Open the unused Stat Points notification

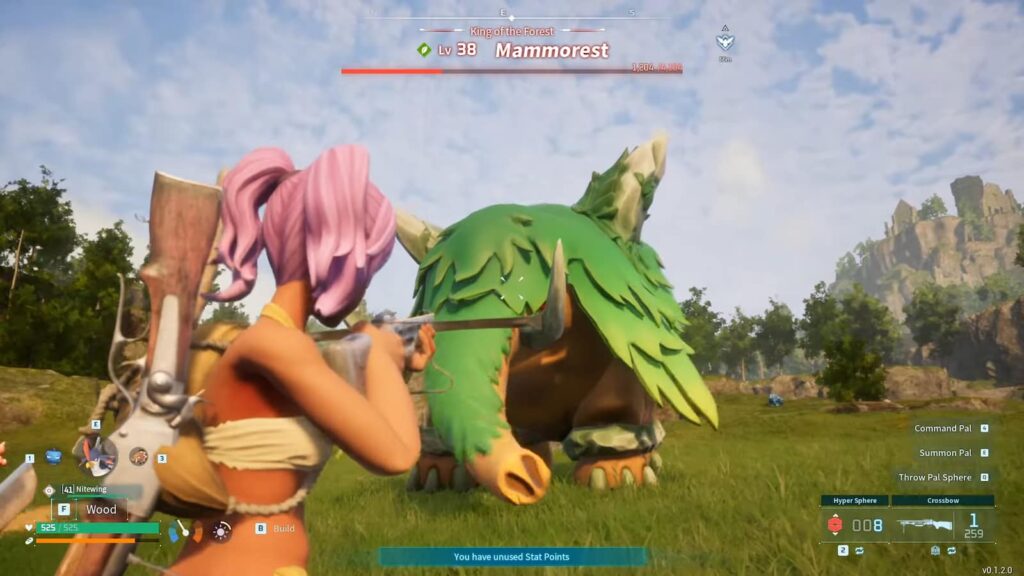point(512,557)
